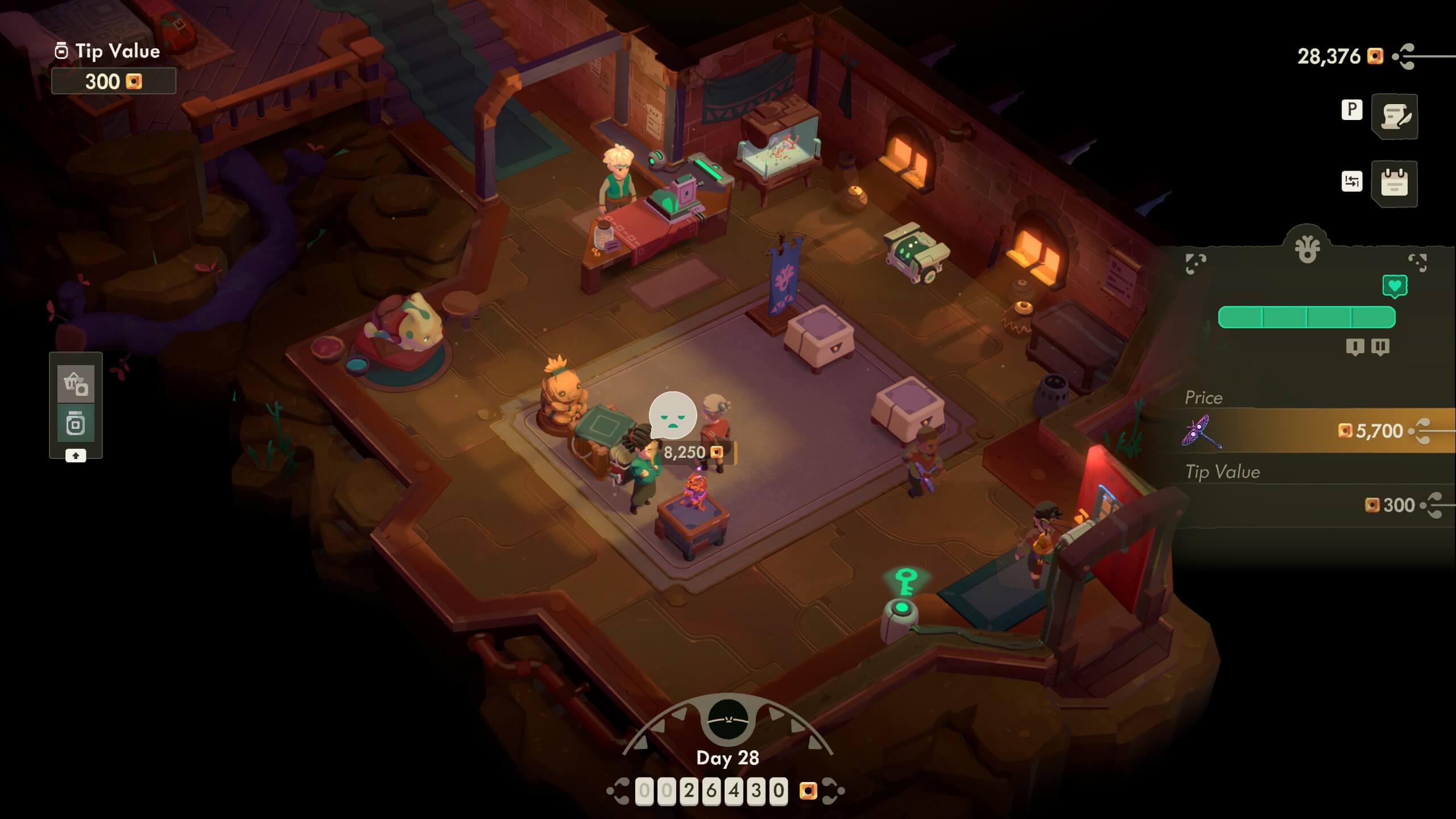Select the tip jar icon in the left sidebar

pos(75,423)
